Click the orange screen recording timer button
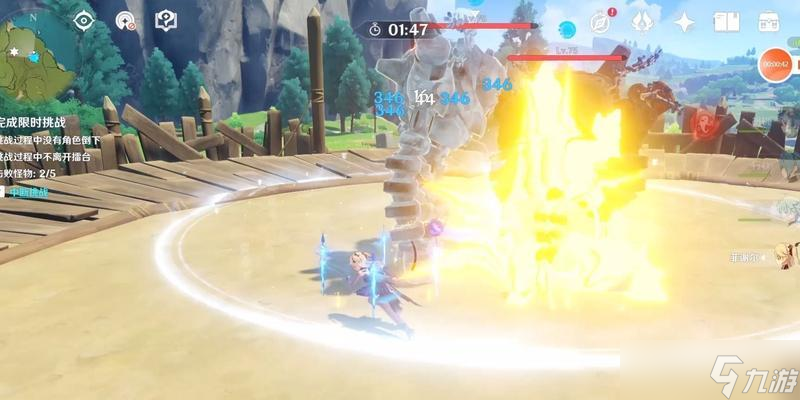Screen dimensions: 800x400 (x=776, y=65)
